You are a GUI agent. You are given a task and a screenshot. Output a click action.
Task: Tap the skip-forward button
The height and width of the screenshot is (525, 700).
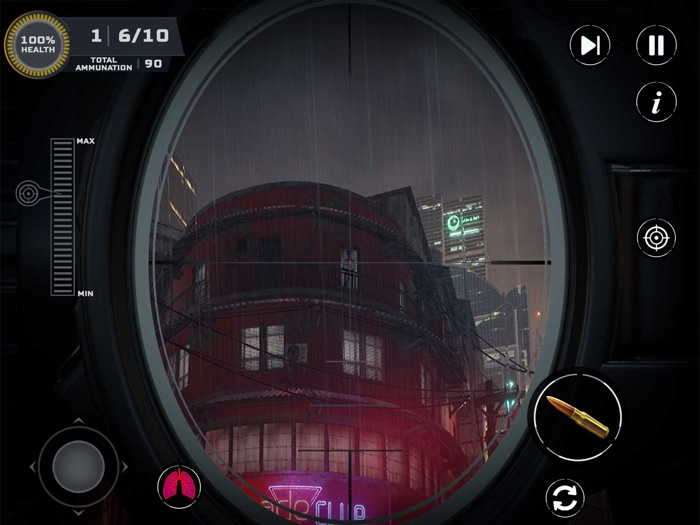(x=589, y=45)
